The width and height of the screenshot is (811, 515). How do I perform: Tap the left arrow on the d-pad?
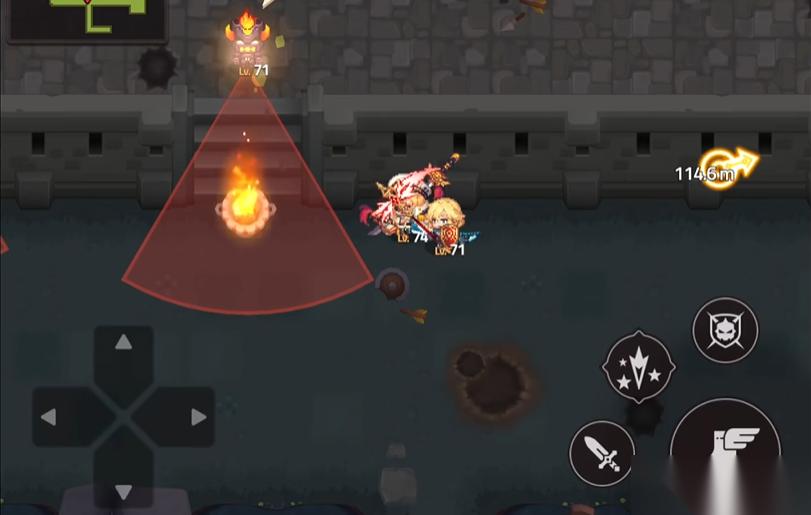pyautogui.click(x=49, y=417)
